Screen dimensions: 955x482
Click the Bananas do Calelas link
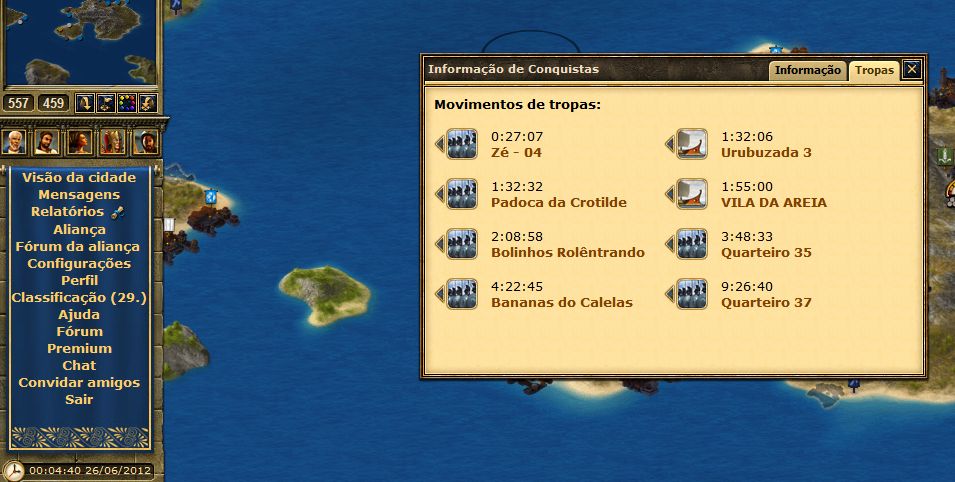point(561,302)
